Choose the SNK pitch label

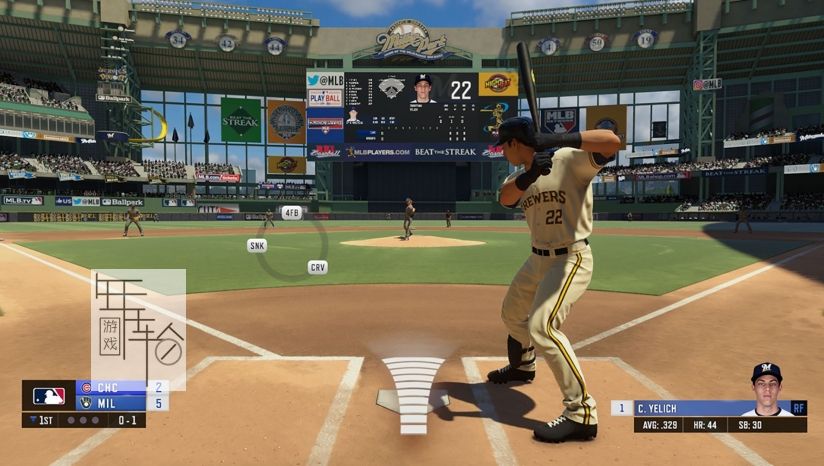[257, 245]
